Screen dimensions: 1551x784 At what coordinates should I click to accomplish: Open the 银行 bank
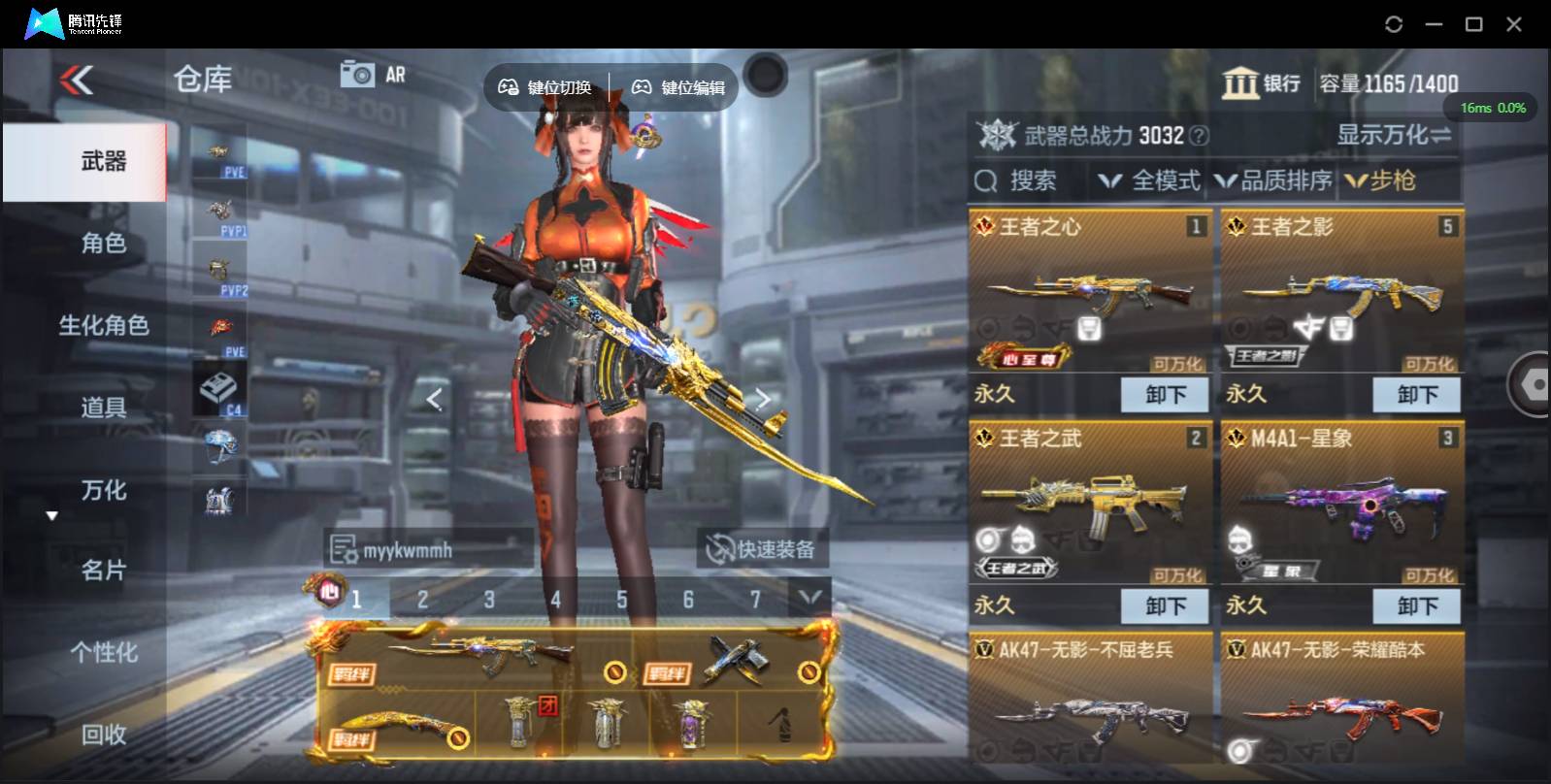(x=1262, y=83)
